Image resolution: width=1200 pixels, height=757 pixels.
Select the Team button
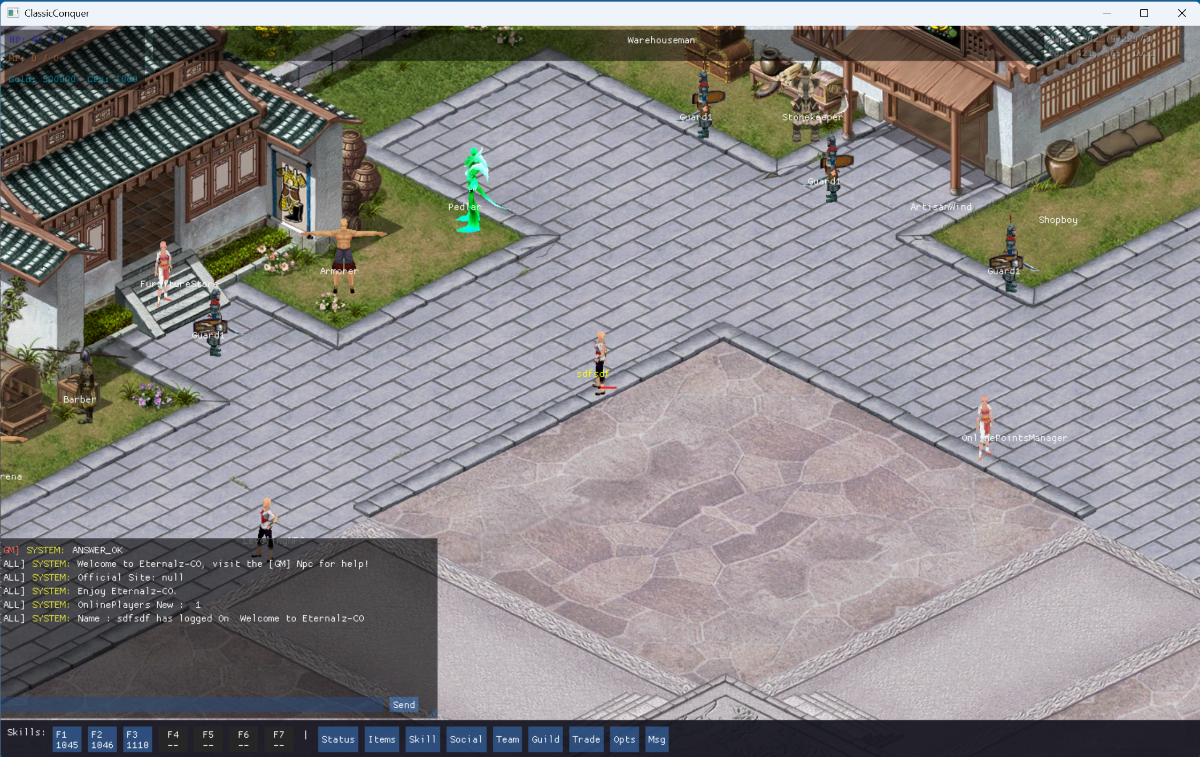coord(508,740)
